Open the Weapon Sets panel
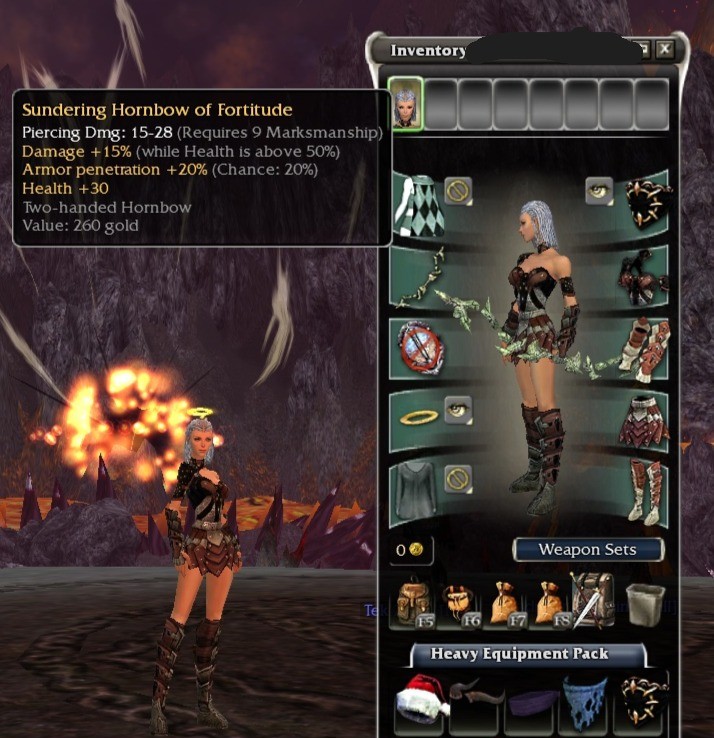The image size is (714, 738). click(588, 549)
